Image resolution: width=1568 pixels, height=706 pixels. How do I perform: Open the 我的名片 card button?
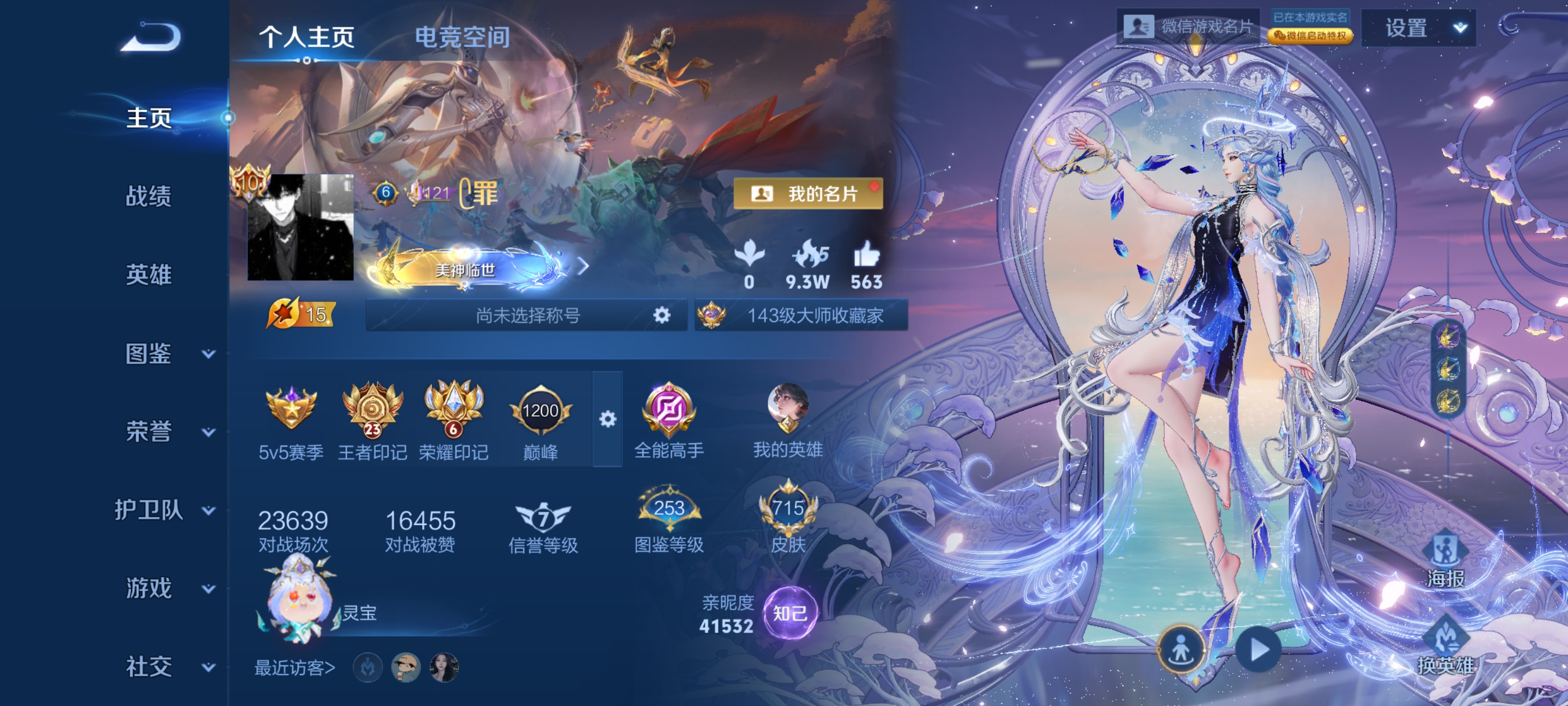coord(808,194)
